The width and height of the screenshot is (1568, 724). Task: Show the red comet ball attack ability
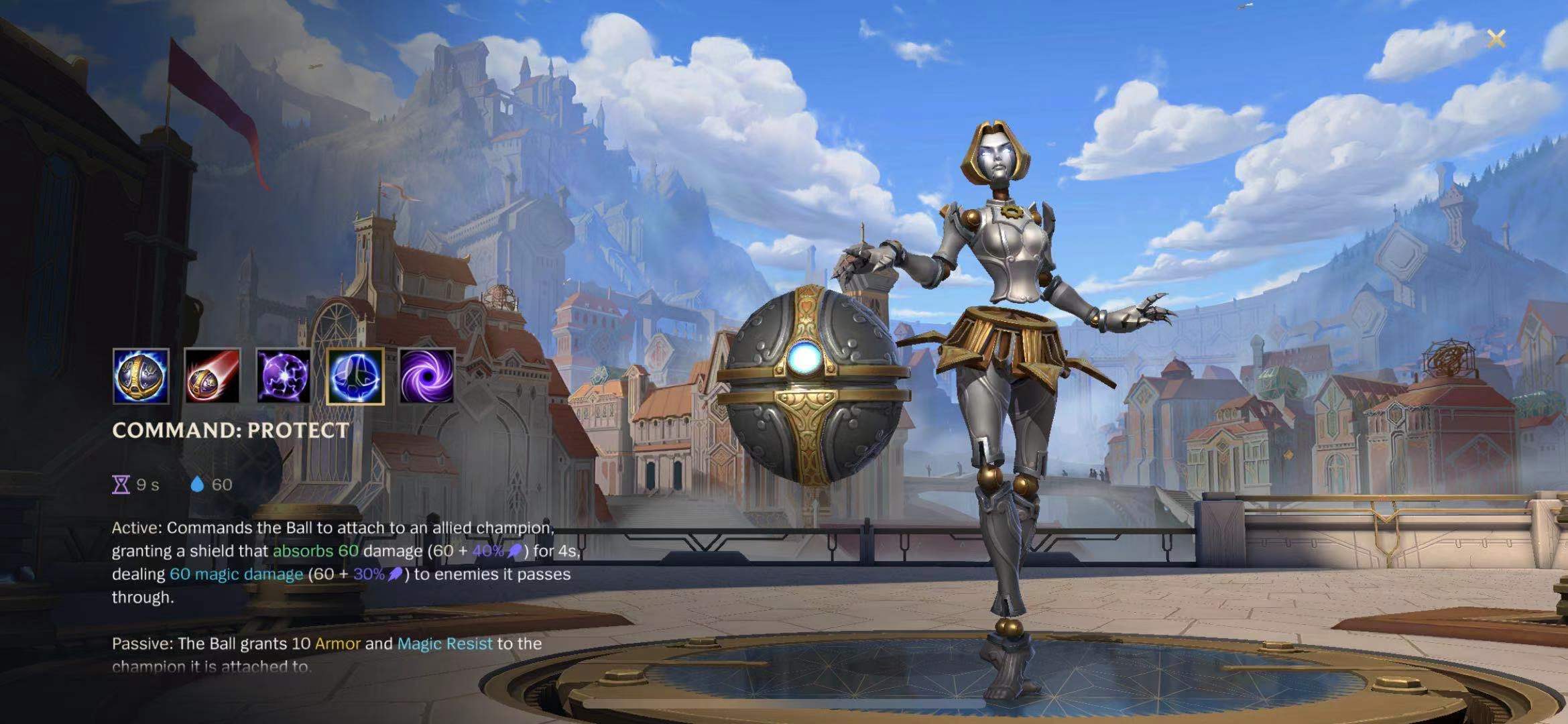(x=212, y=376)
